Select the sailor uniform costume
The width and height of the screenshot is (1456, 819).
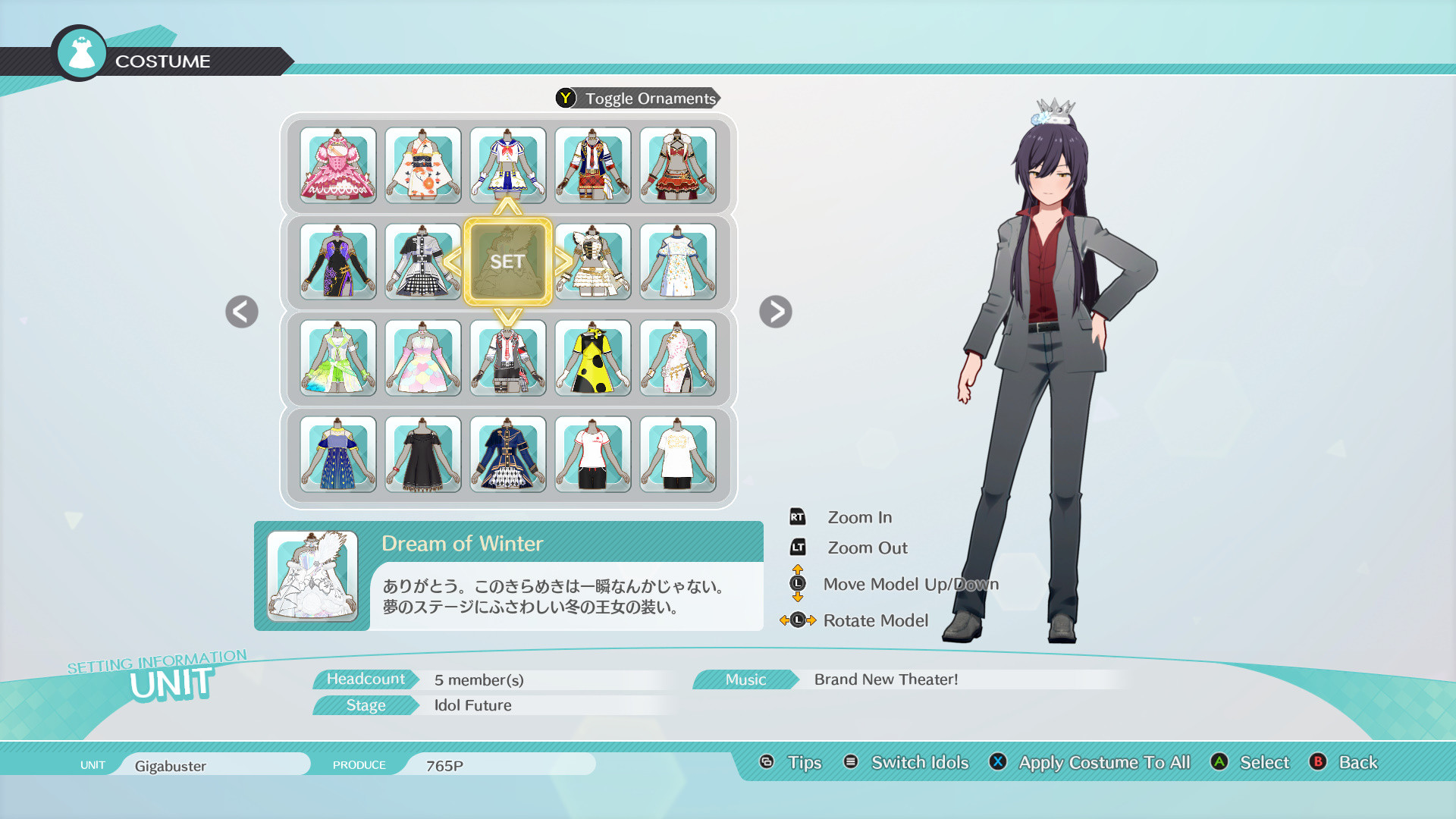pyautogui.click(x=508, y=165)
